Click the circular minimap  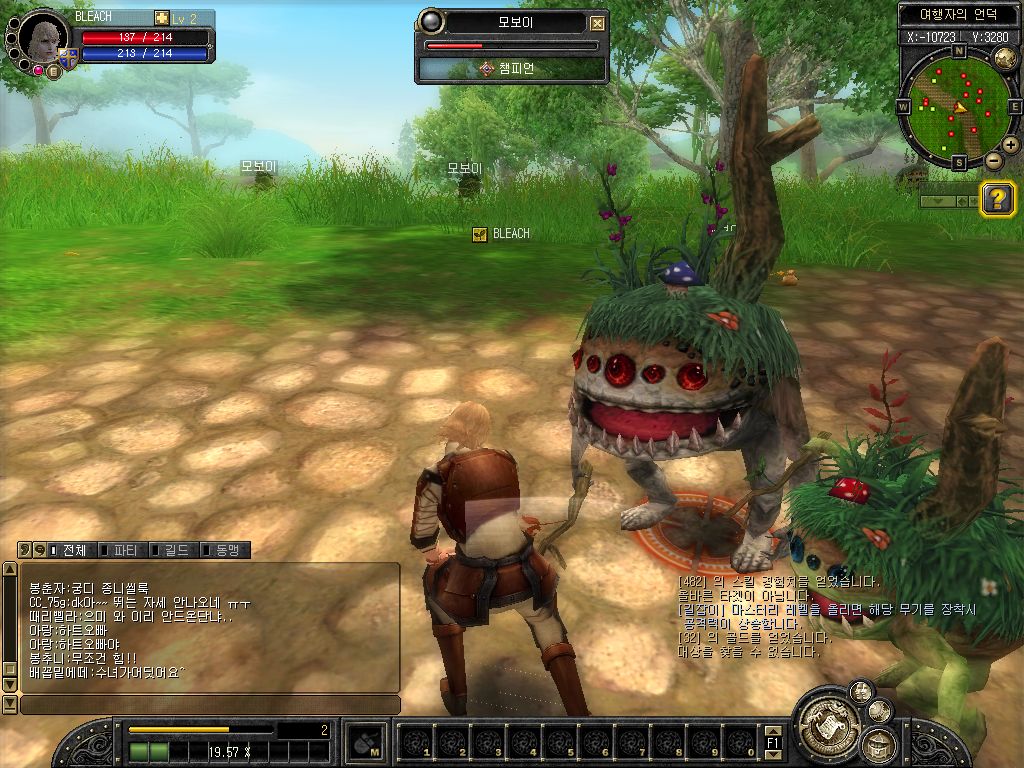pos(956,104)
